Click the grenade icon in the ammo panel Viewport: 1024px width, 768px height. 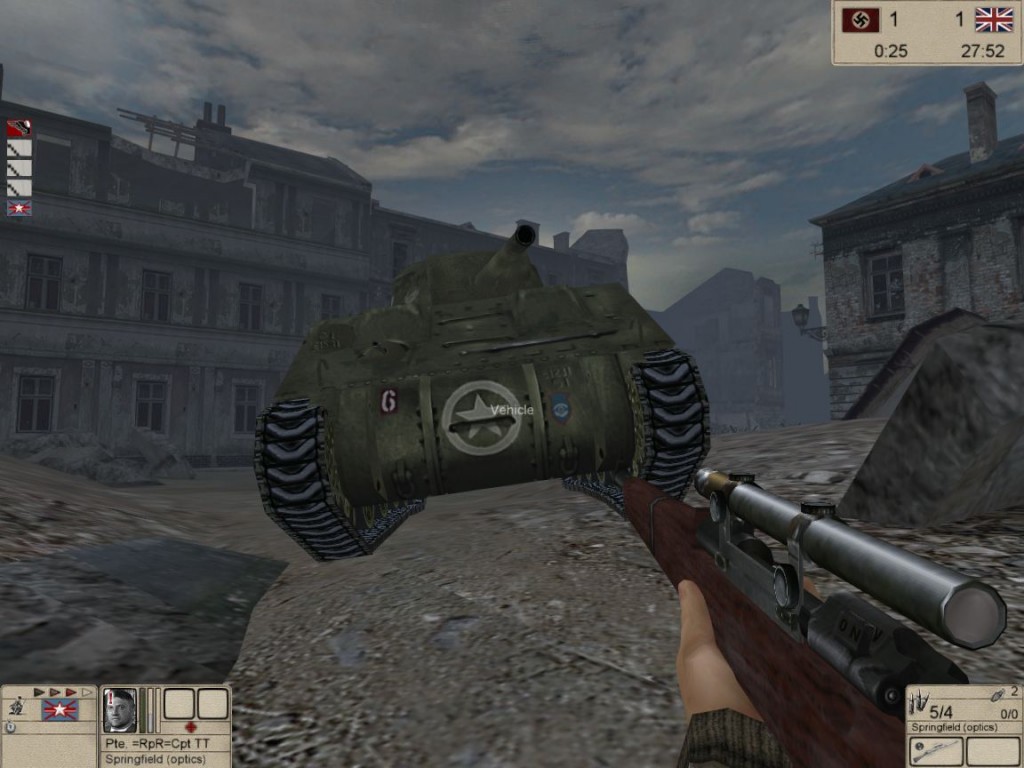996,694
